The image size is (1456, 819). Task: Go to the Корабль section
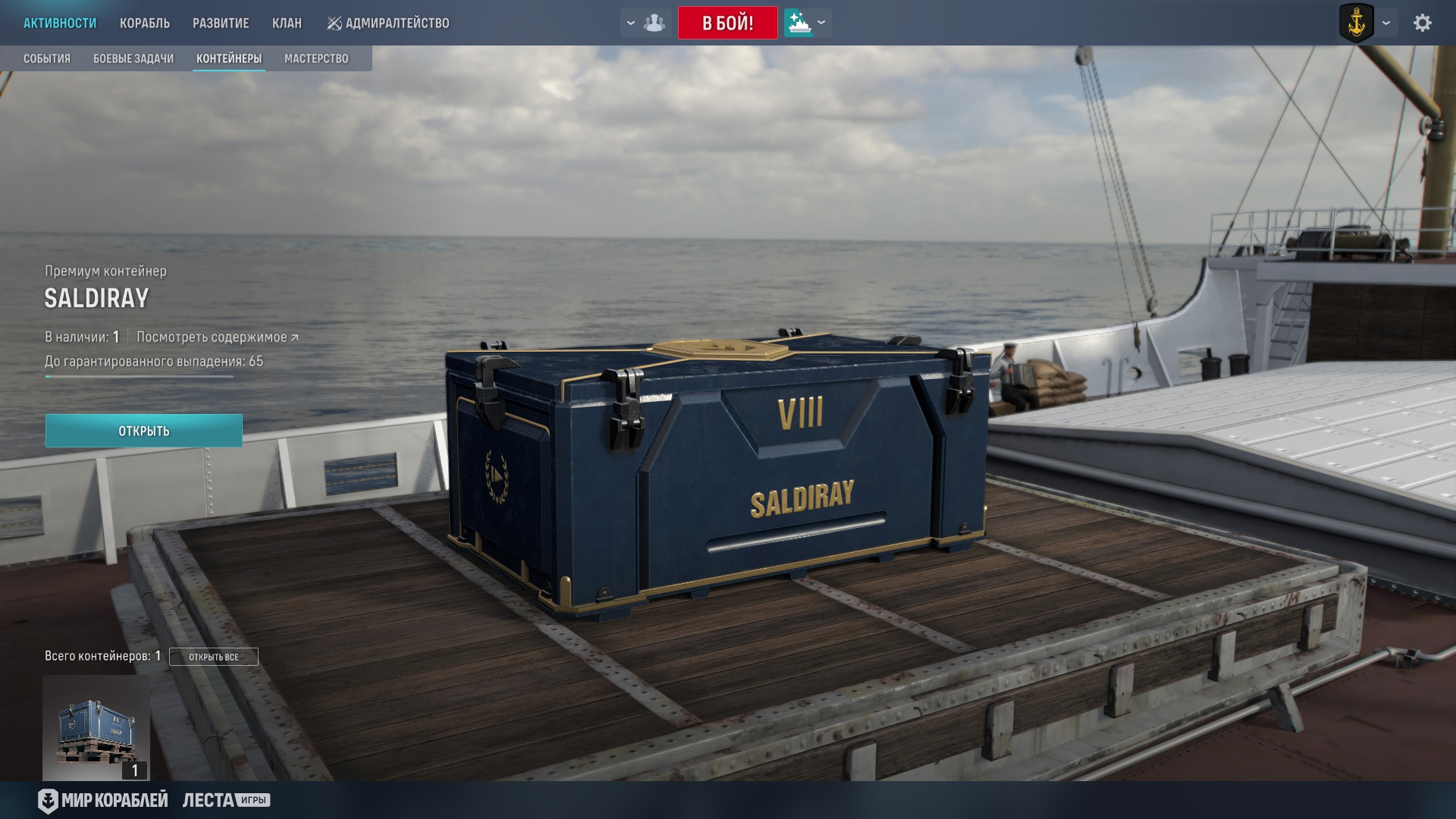(x=144, y=24)
